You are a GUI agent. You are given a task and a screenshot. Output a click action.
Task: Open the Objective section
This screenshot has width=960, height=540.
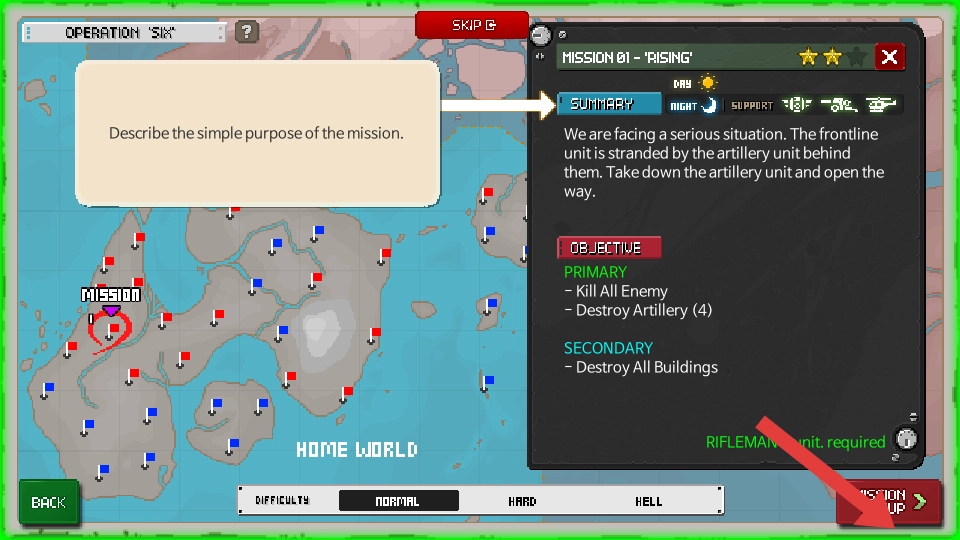[x=609, y=247]
